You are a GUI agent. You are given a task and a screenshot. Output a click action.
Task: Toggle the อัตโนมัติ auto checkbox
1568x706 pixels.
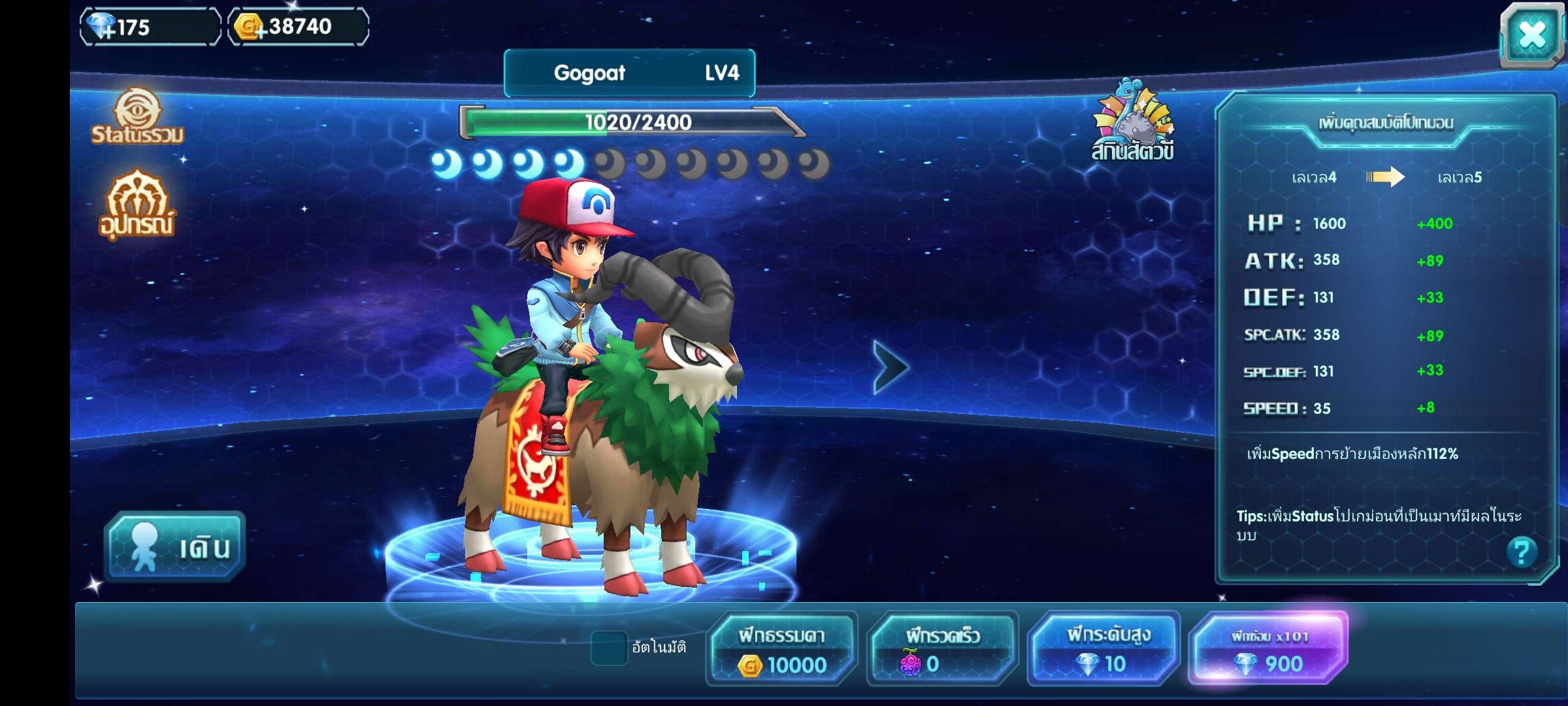608,647
